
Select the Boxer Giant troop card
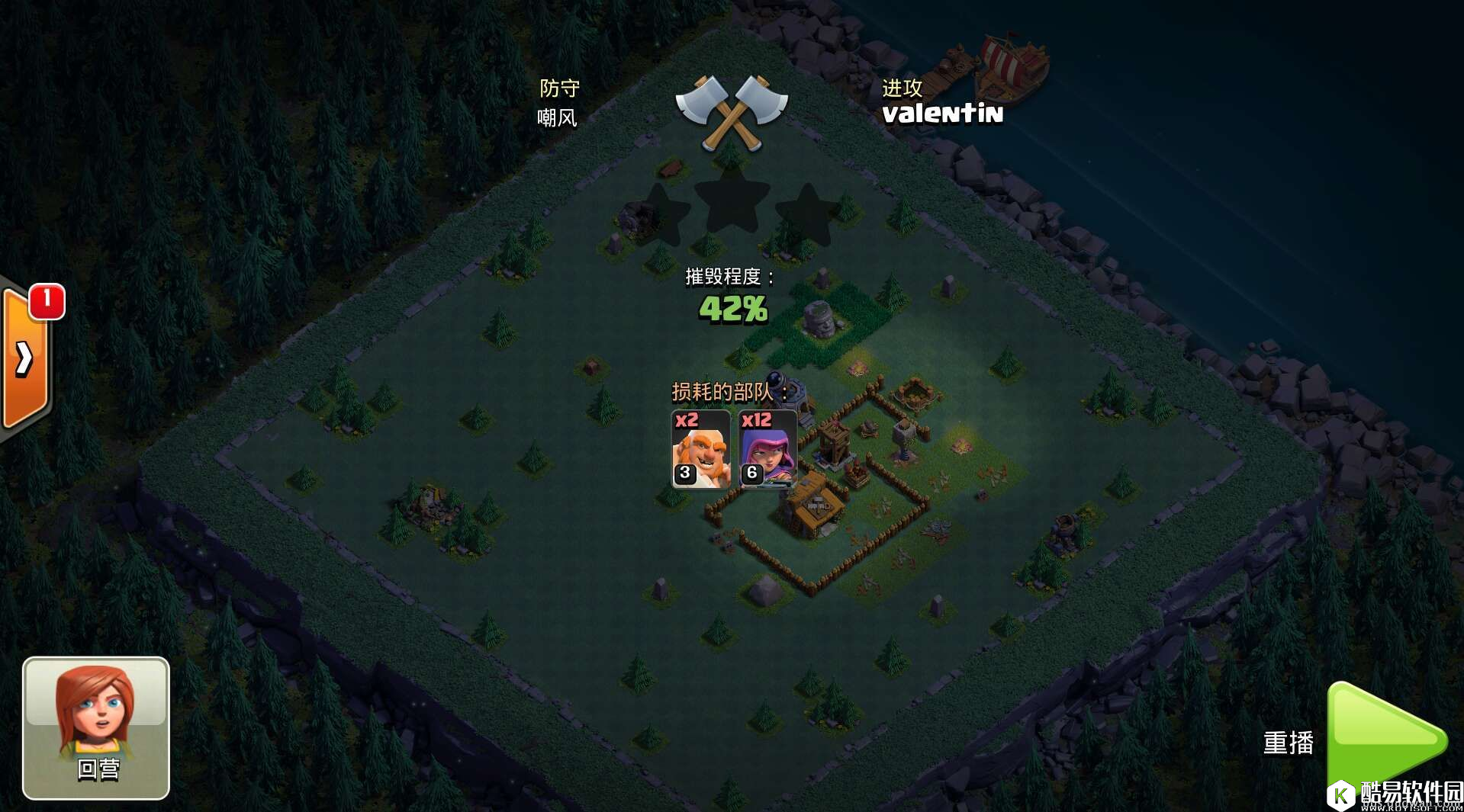tap(700, 449)
